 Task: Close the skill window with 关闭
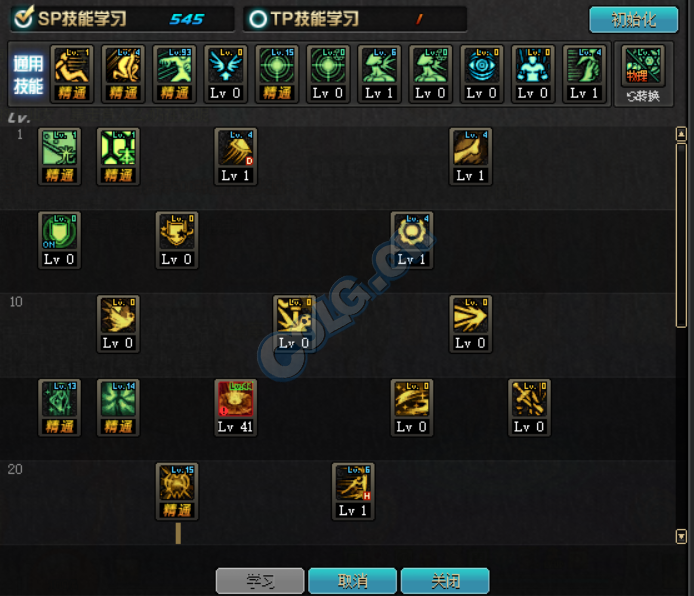coord(445,581)
